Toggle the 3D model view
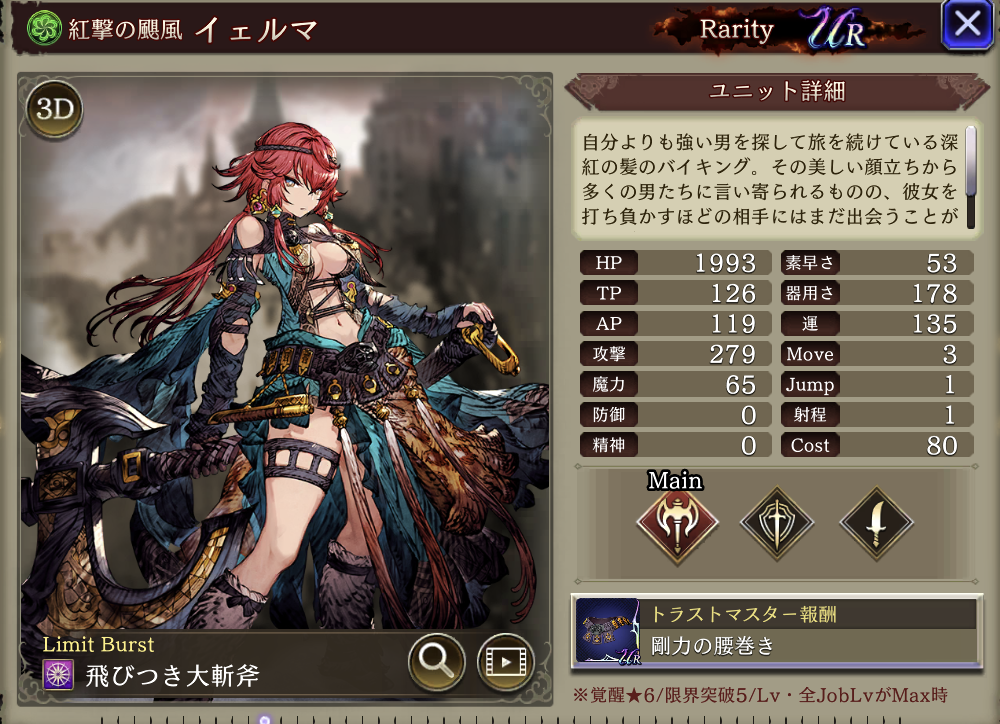This screenshot has height=724, width=1000. pos(55,110)
